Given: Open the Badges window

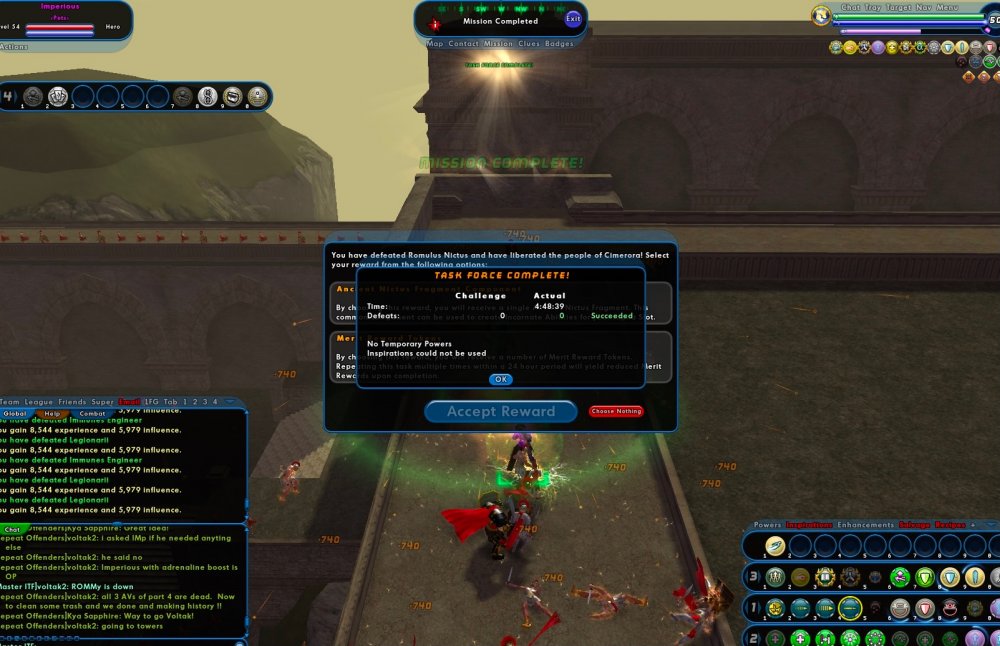Looking at the screenshot, I should coord(560,44).
